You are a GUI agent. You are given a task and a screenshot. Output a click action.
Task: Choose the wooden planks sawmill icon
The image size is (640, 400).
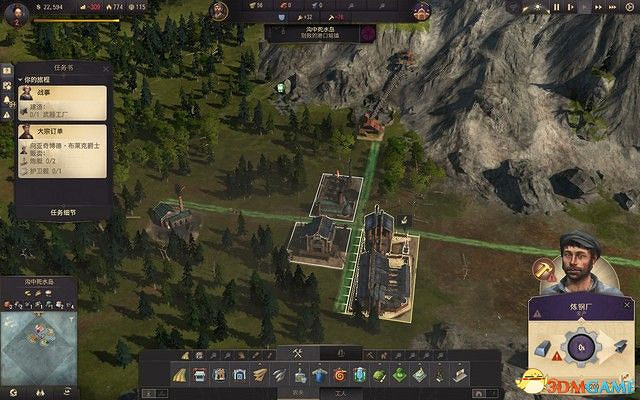coord(260,375)
